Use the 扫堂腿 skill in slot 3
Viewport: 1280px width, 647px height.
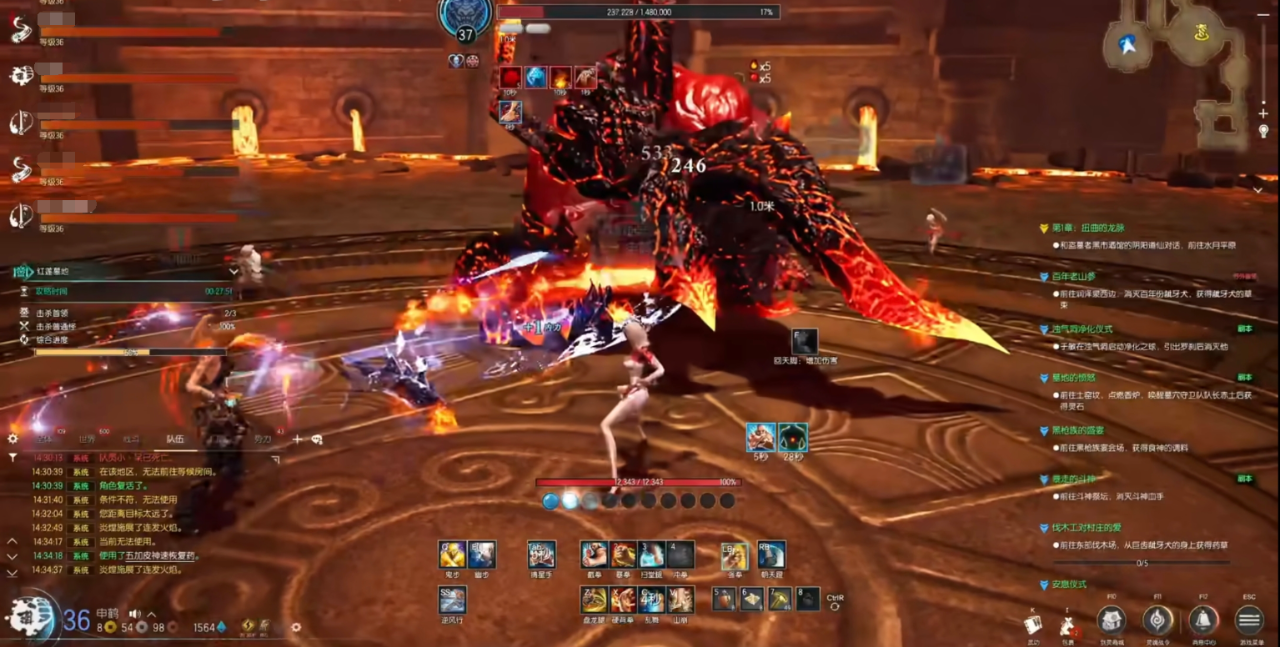coord(652,555)
